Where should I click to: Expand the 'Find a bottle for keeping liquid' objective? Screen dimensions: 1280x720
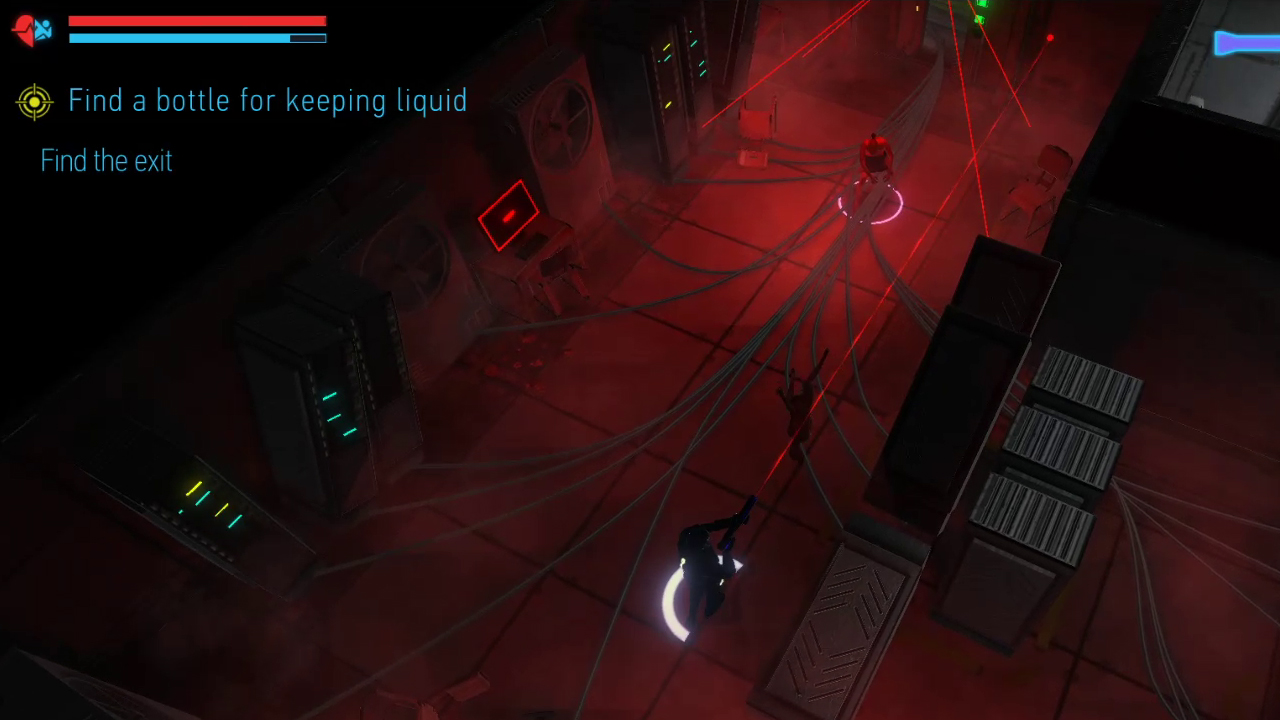268,100
